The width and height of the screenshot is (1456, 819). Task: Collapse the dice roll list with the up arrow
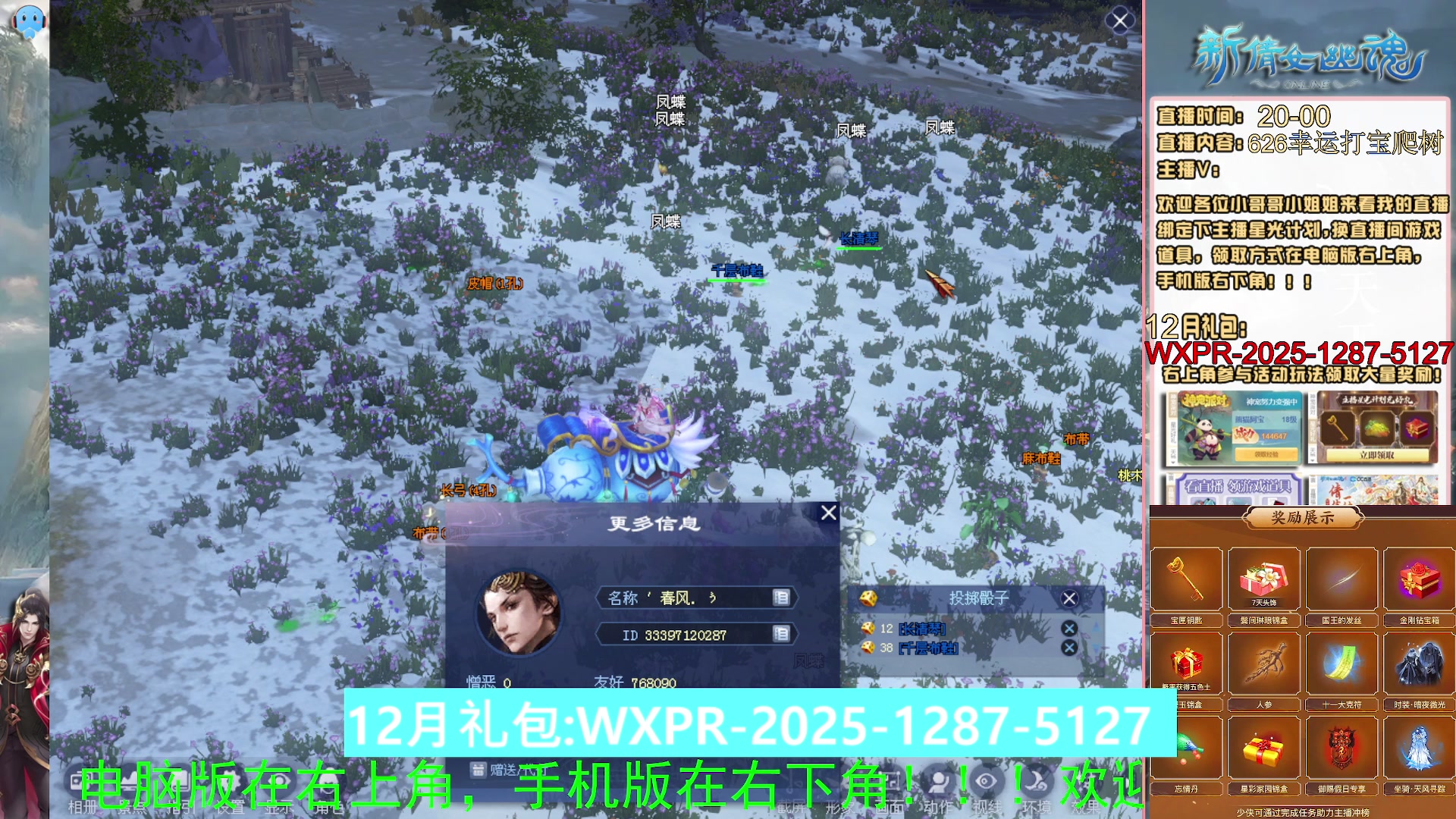coord(1096,626)
